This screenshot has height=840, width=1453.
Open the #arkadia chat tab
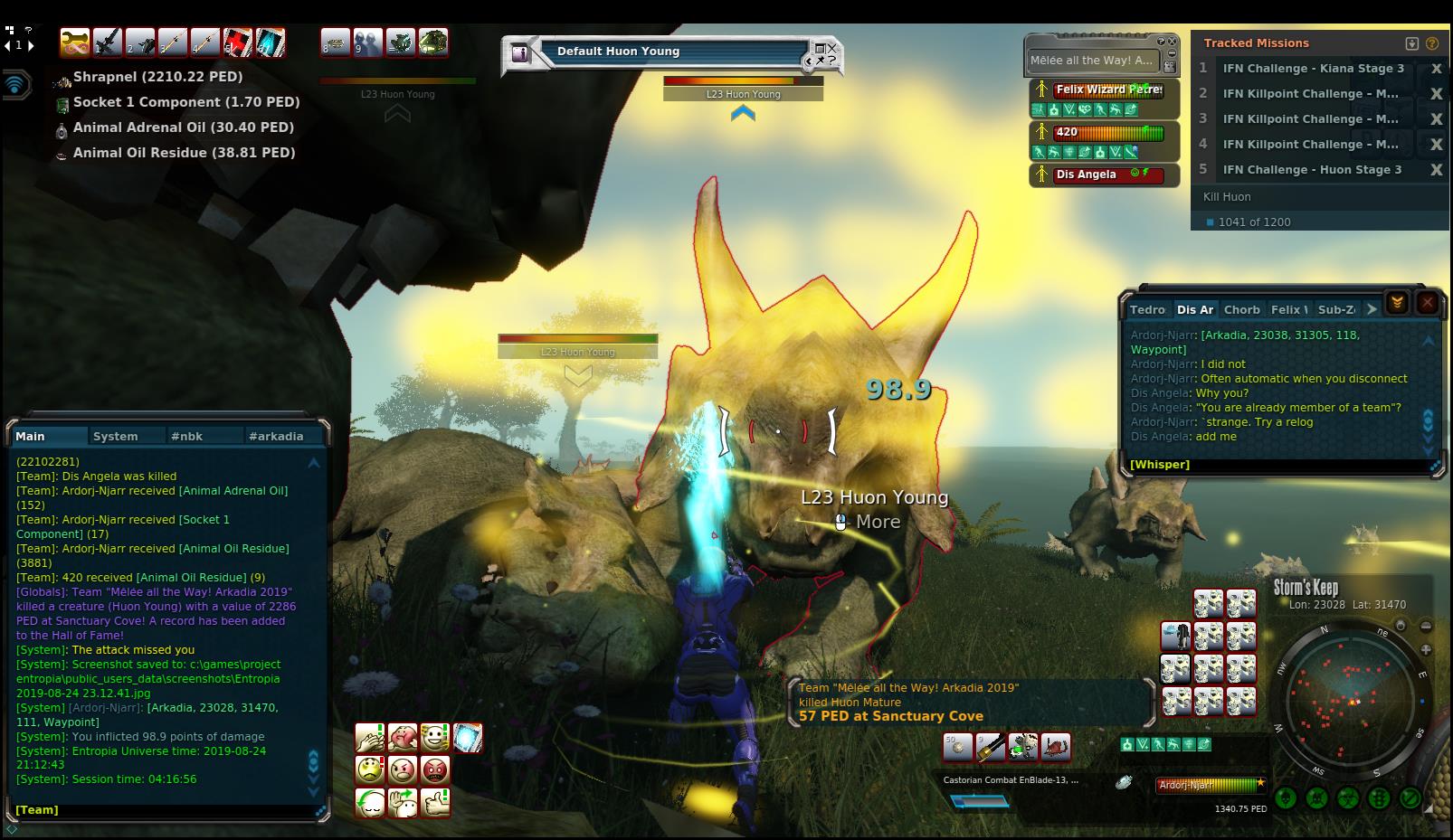coord(276,436)
